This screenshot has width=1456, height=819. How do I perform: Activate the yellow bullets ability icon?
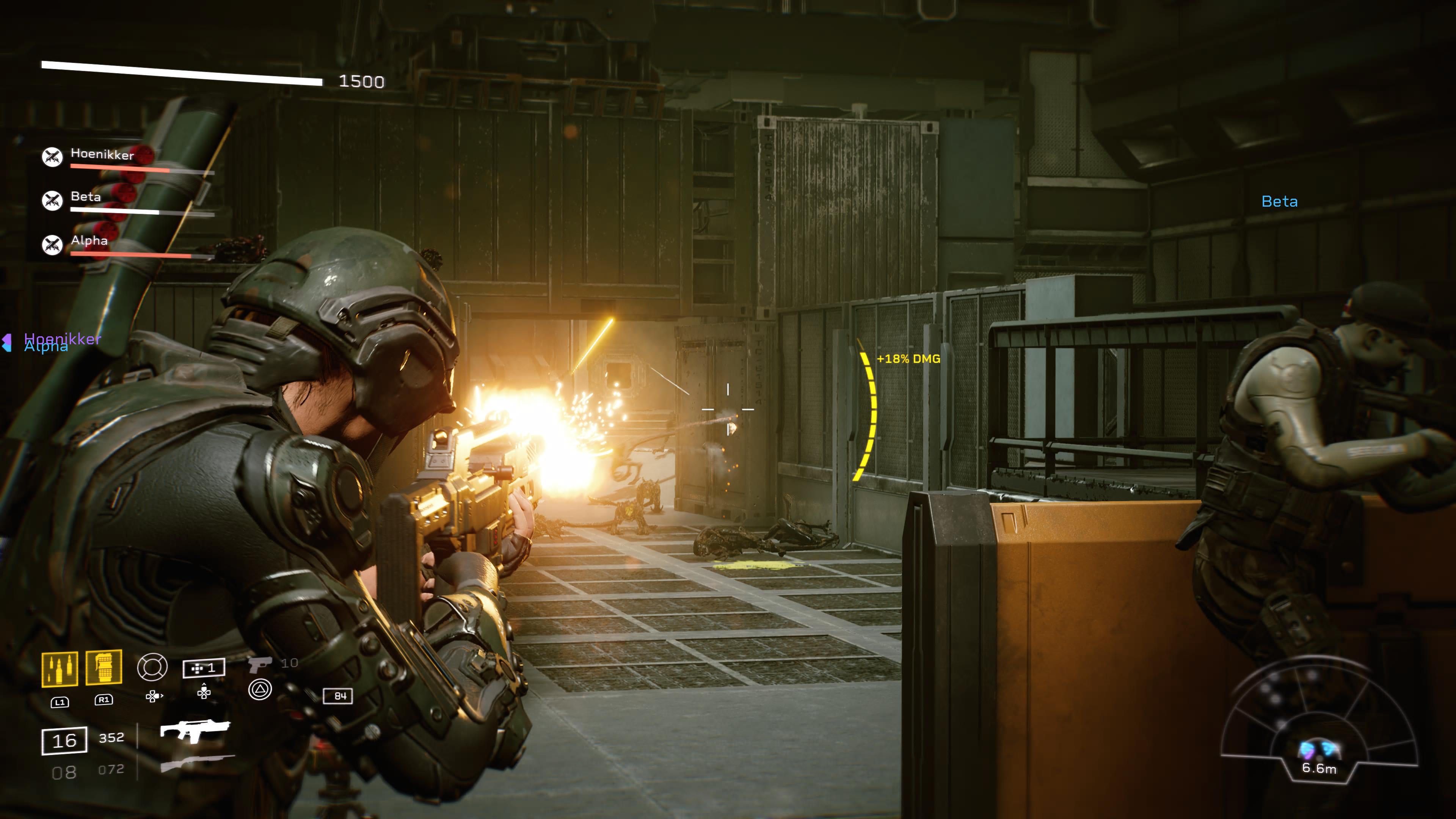coord(60,669)
